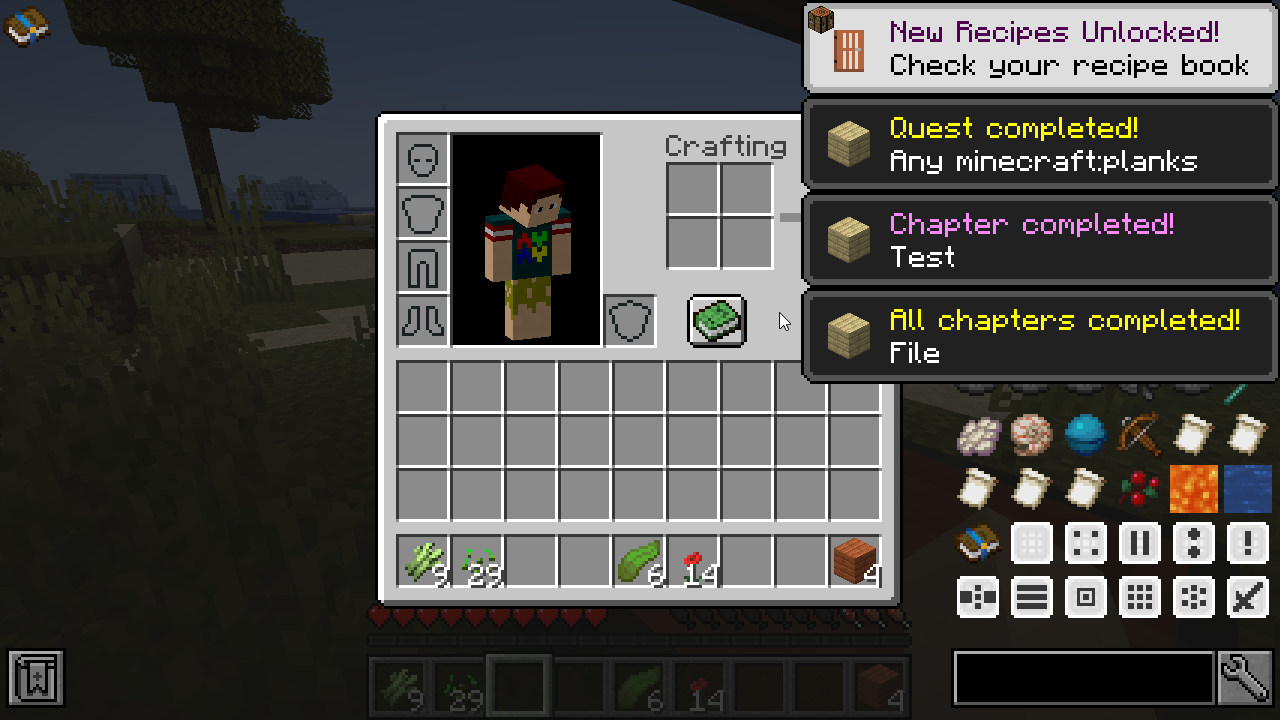Open the green recipe book
The width and height of the screenshot is (1280, 720).
coord(716,321)
